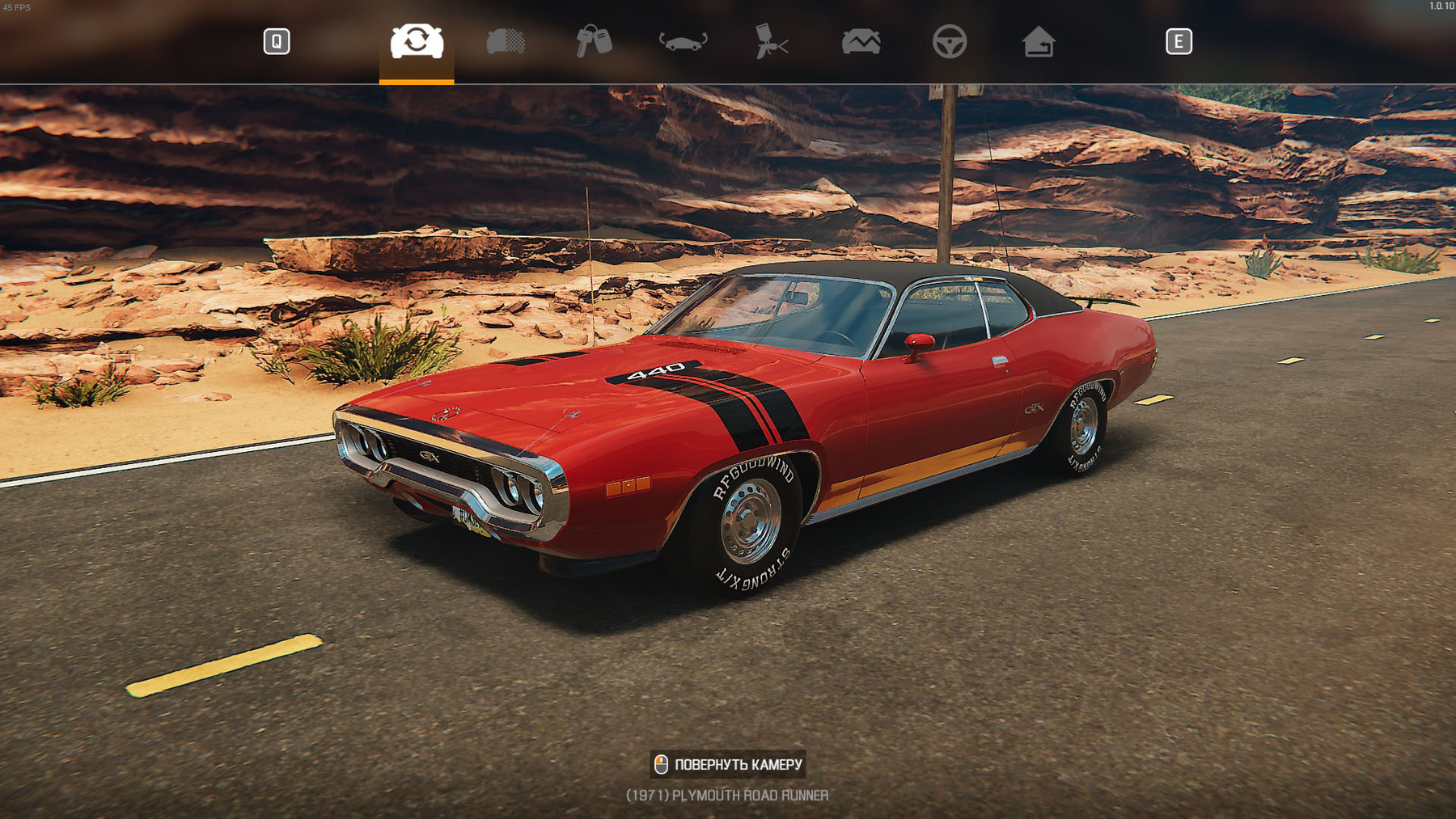The image size is (1456, 819).
Task: Switch to the checkered car body tab
Action: click(x=506, y=41)
